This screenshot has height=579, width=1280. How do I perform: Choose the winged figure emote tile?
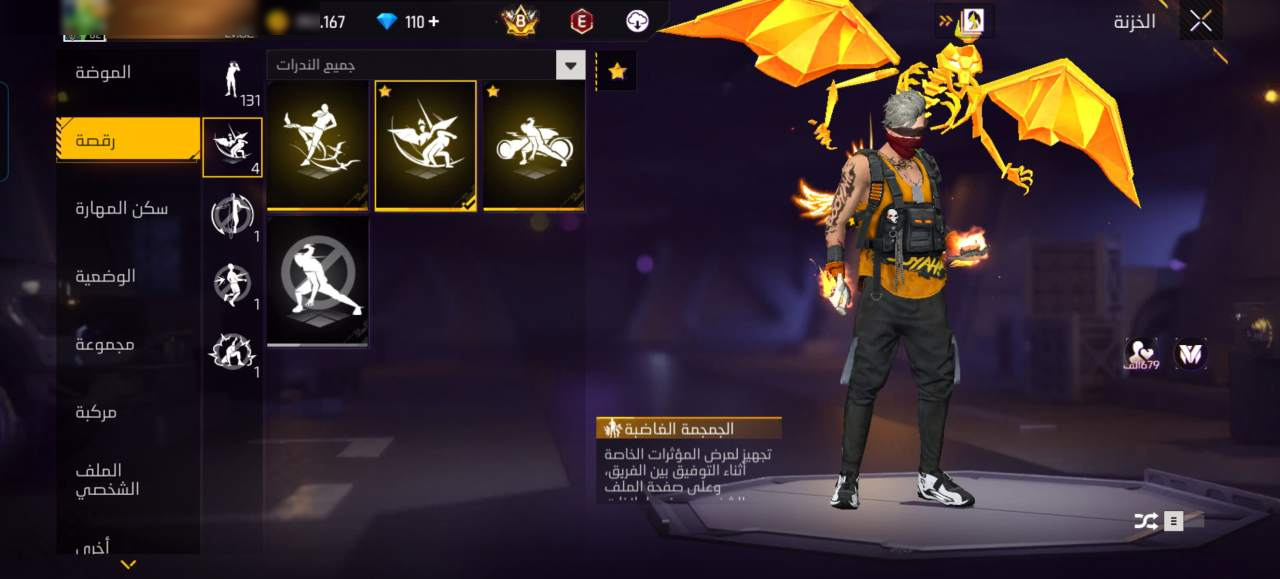pyautogui.click(x=425, y=146)
